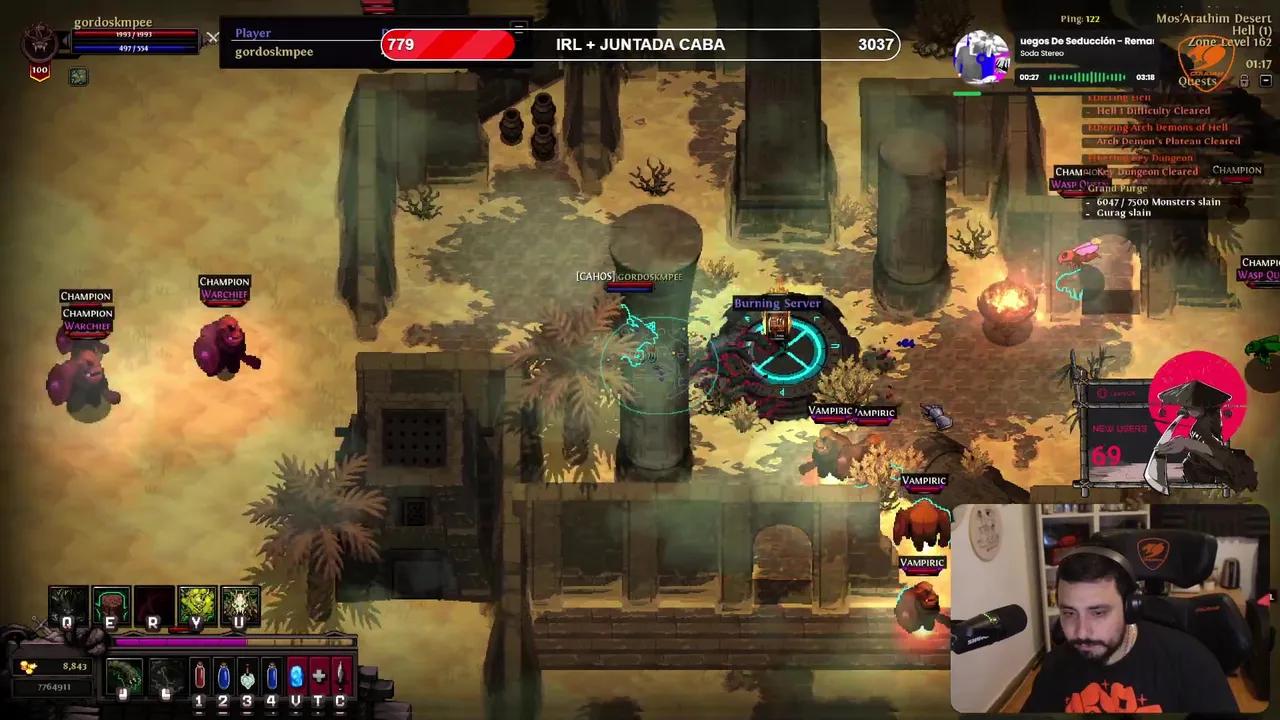This screenshot has height=720, width=1280.
Task: Select the Grand Purge quest entry
Action: pyautogui.click(x=1118, y=188)
